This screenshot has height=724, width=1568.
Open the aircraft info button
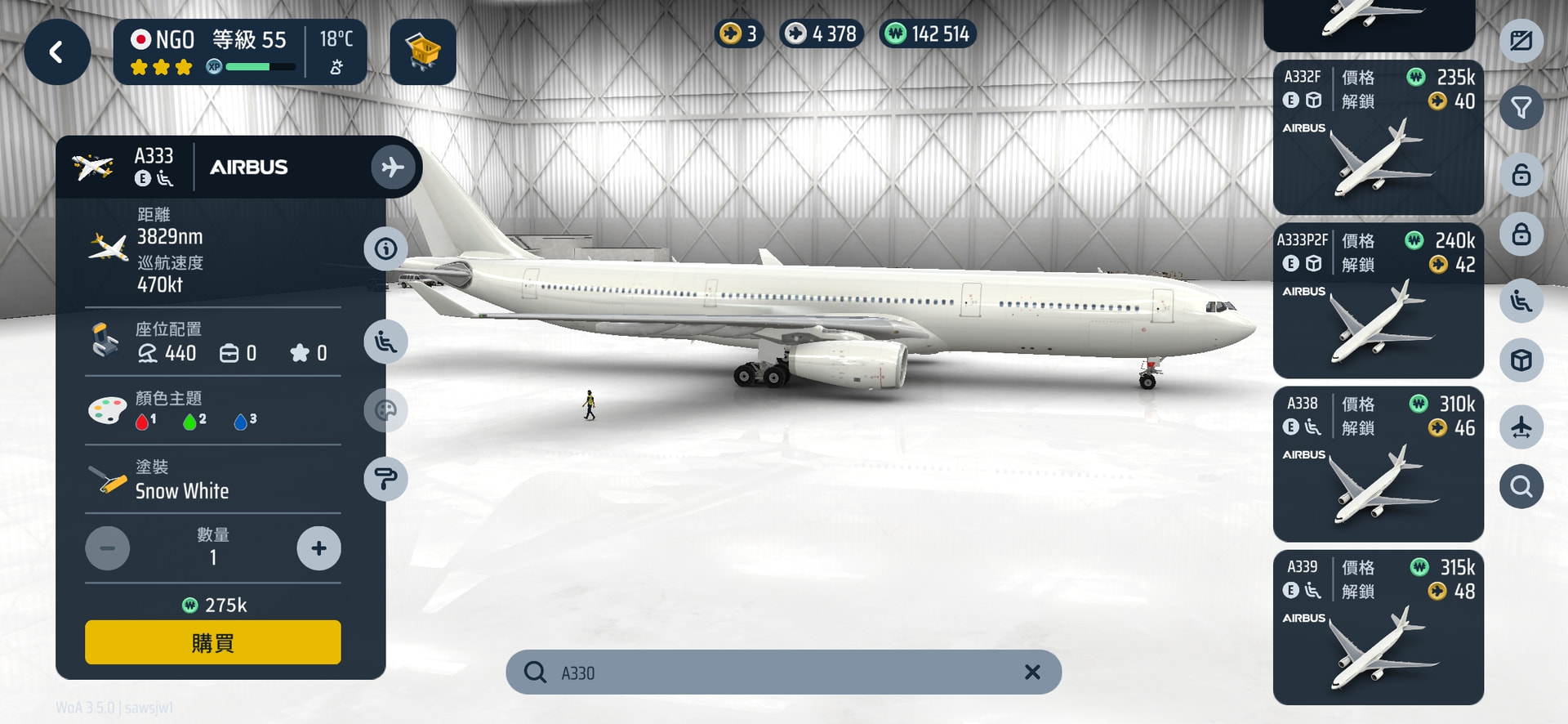pyautogui.click(x=385, y=248)
